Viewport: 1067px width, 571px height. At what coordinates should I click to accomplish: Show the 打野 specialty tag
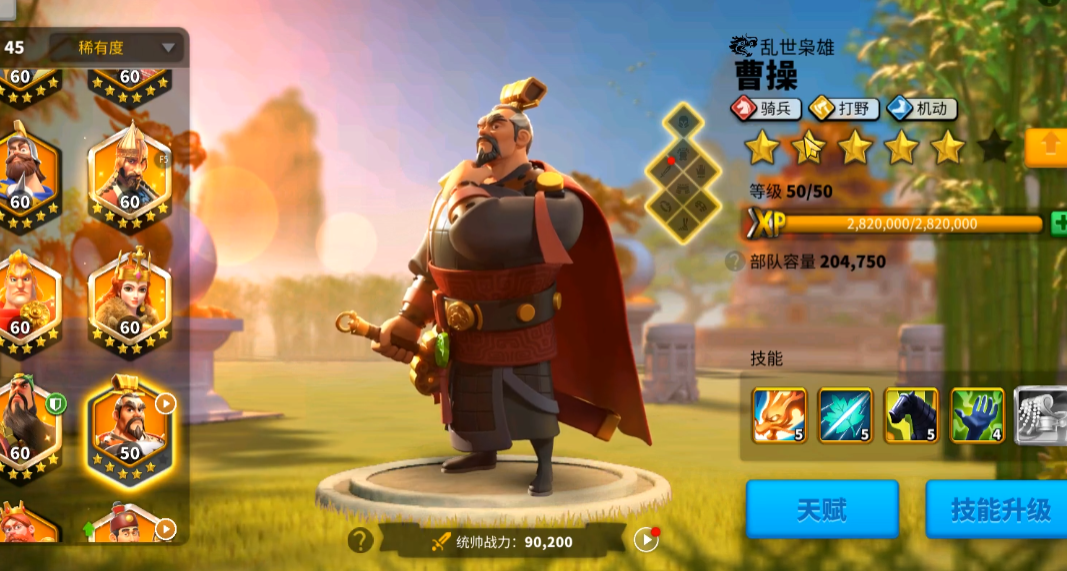[x=843, y=109]
